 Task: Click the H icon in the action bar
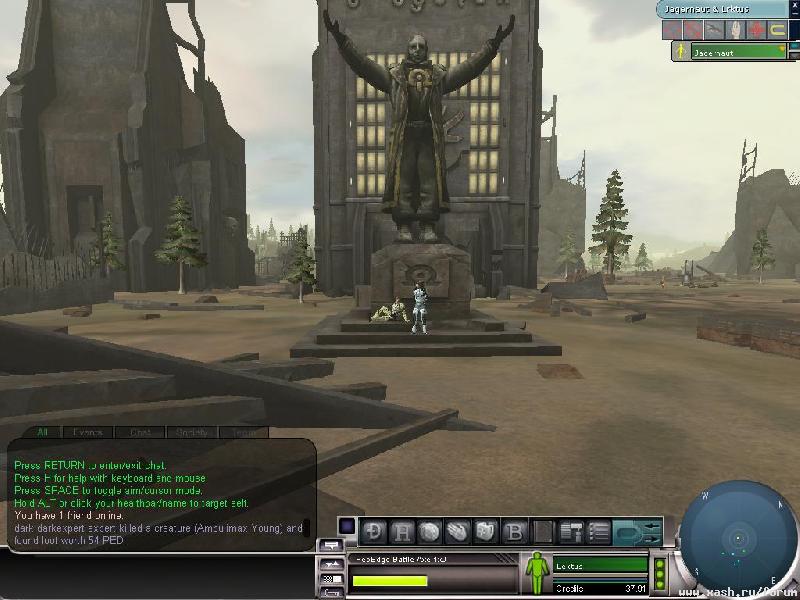404,531
